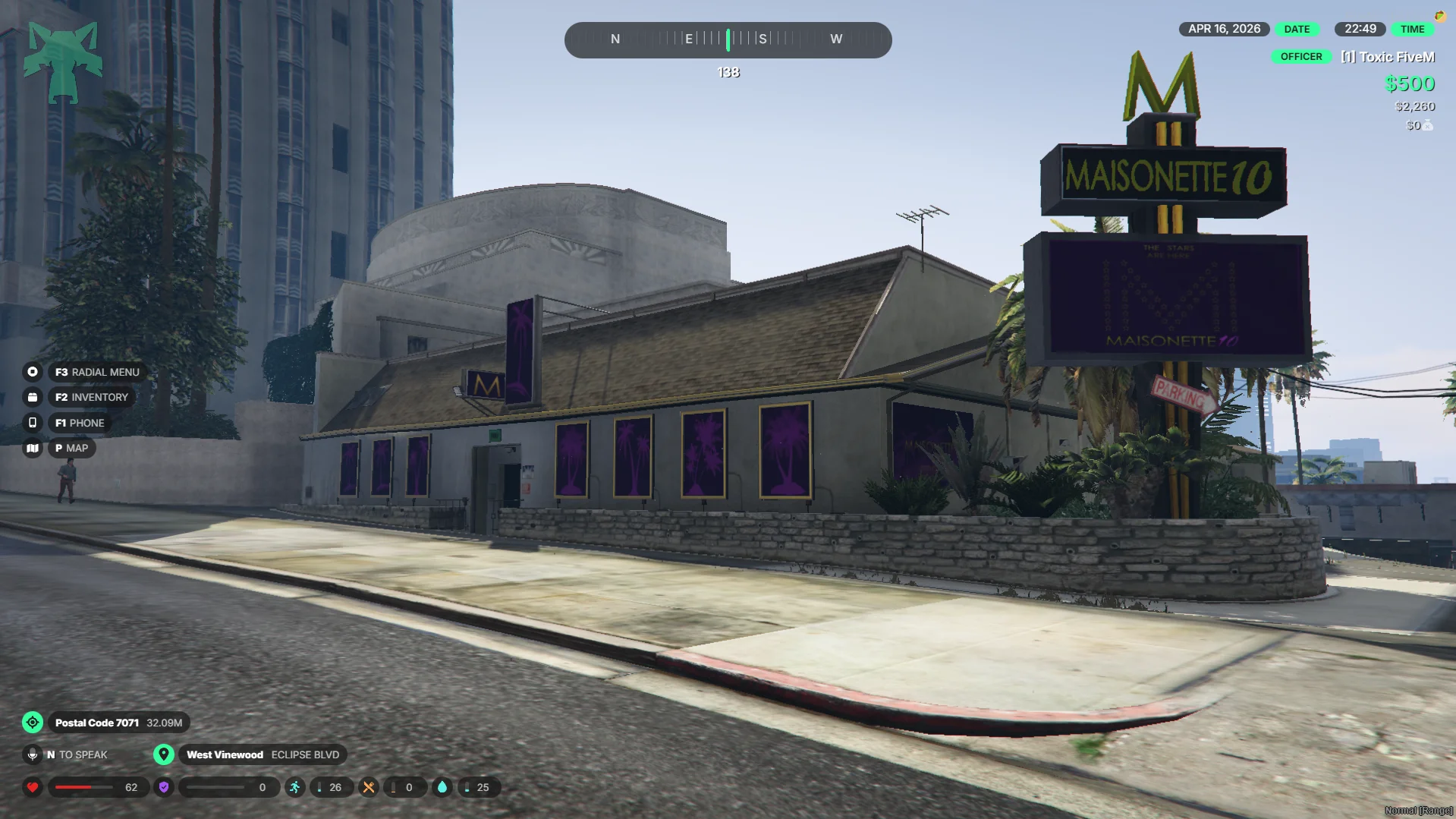
Task: Click the compass heading bar
Action: [x=728, y=39]
